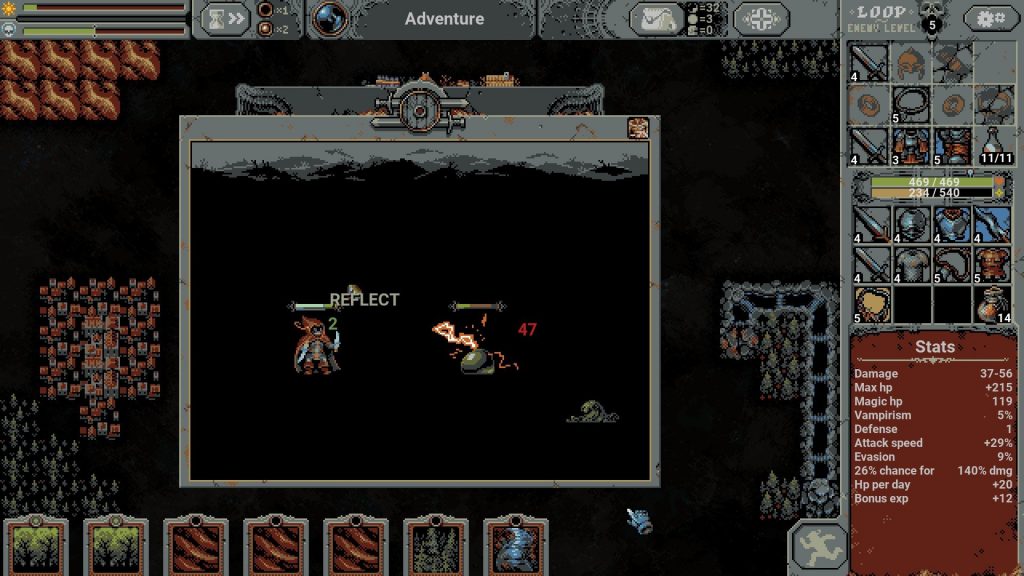Pick the level 4 helmet in inventory
1024x576 pixels.
click(911, 225)
